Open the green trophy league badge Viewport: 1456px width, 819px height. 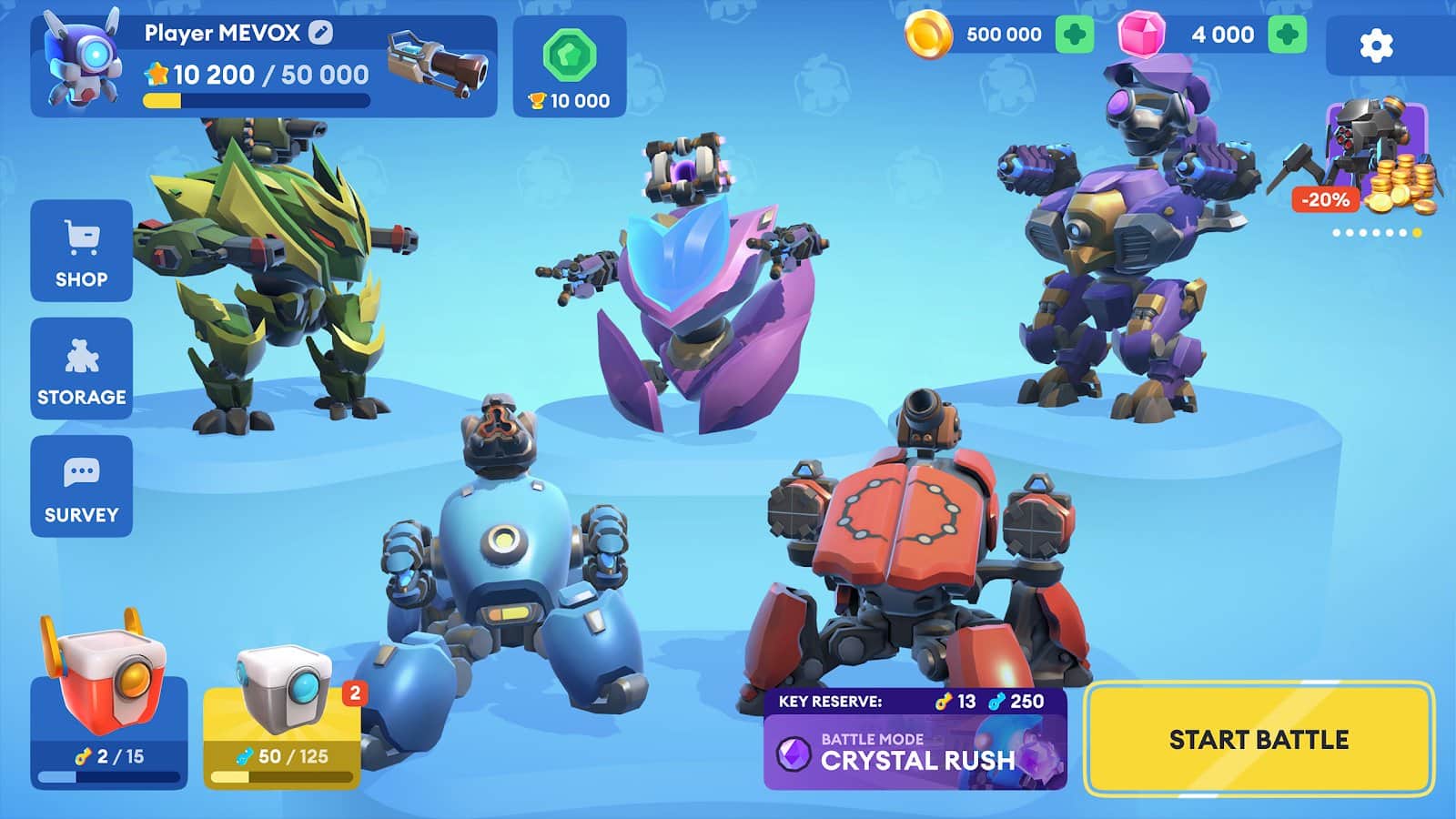coord(570,66)
